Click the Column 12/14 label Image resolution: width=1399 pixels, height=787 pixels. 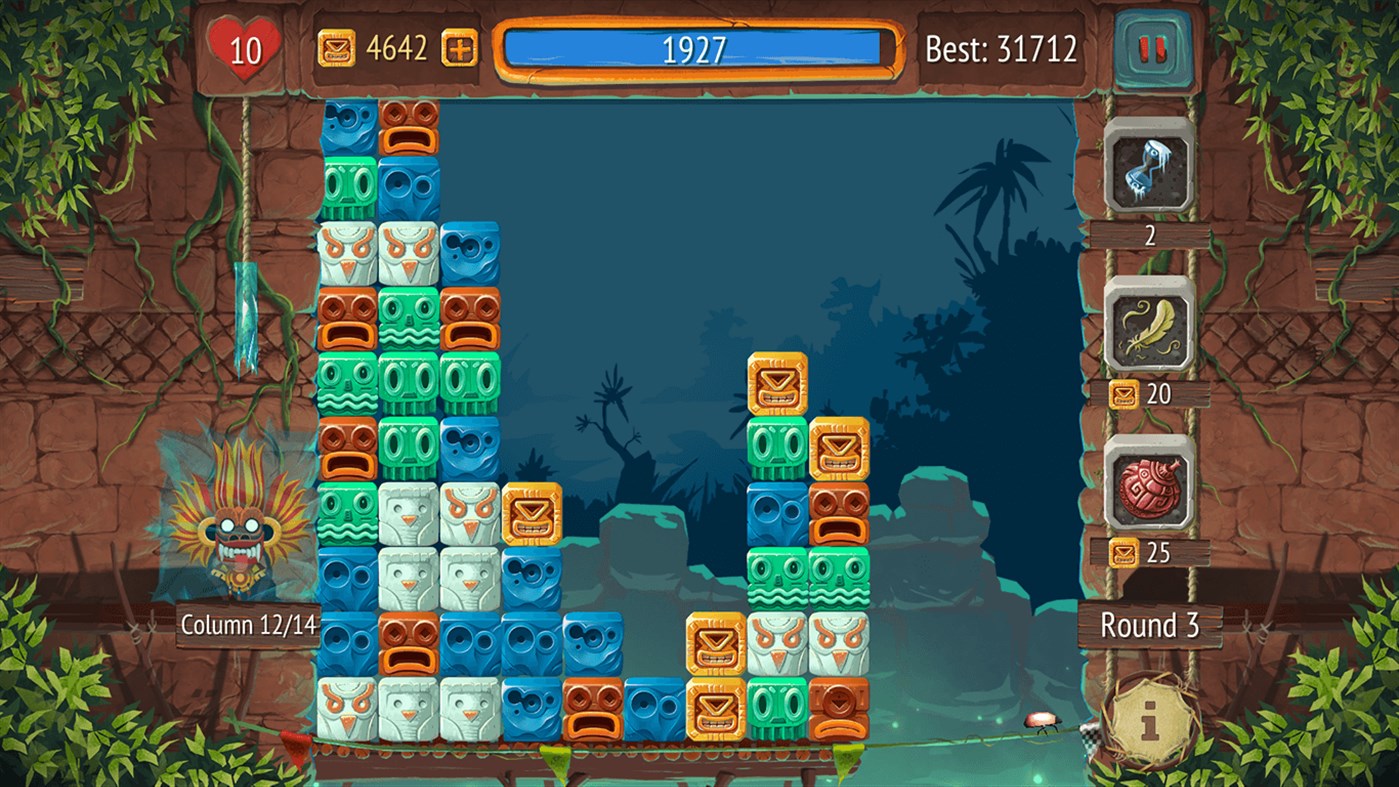point(247,625)
